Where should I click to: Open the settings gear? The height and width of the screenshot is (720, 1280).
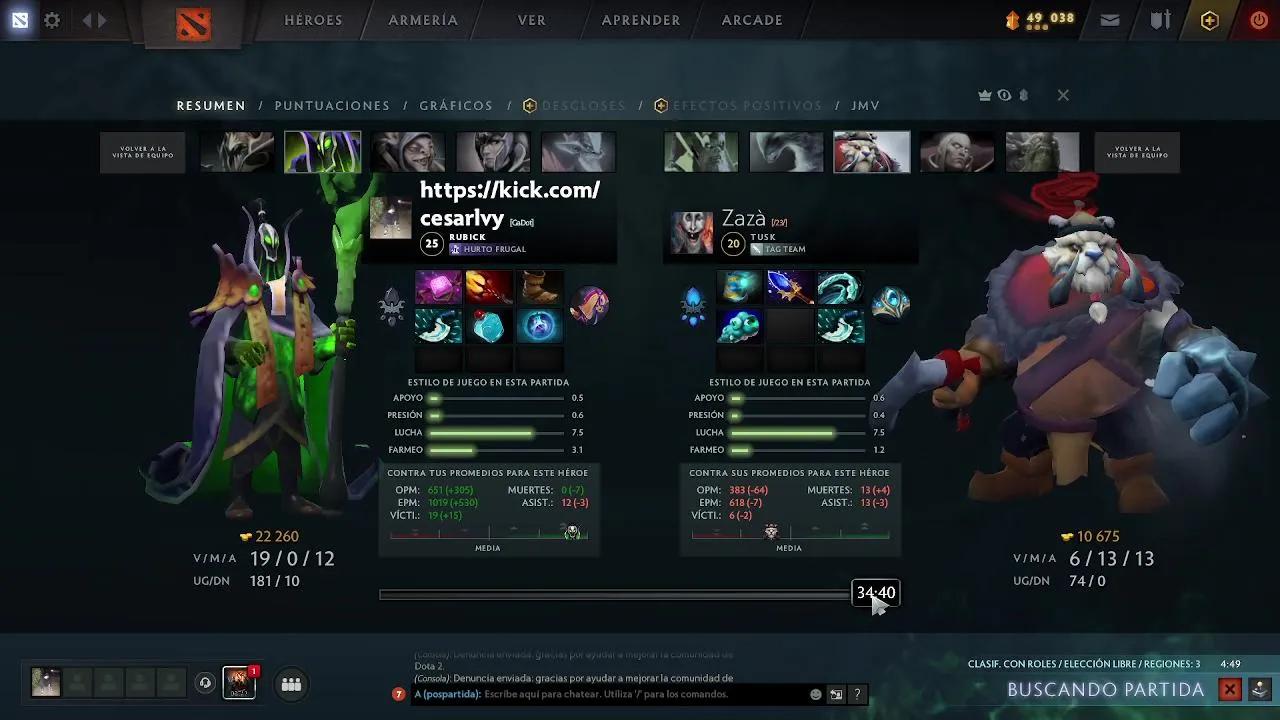coord(52,20)
